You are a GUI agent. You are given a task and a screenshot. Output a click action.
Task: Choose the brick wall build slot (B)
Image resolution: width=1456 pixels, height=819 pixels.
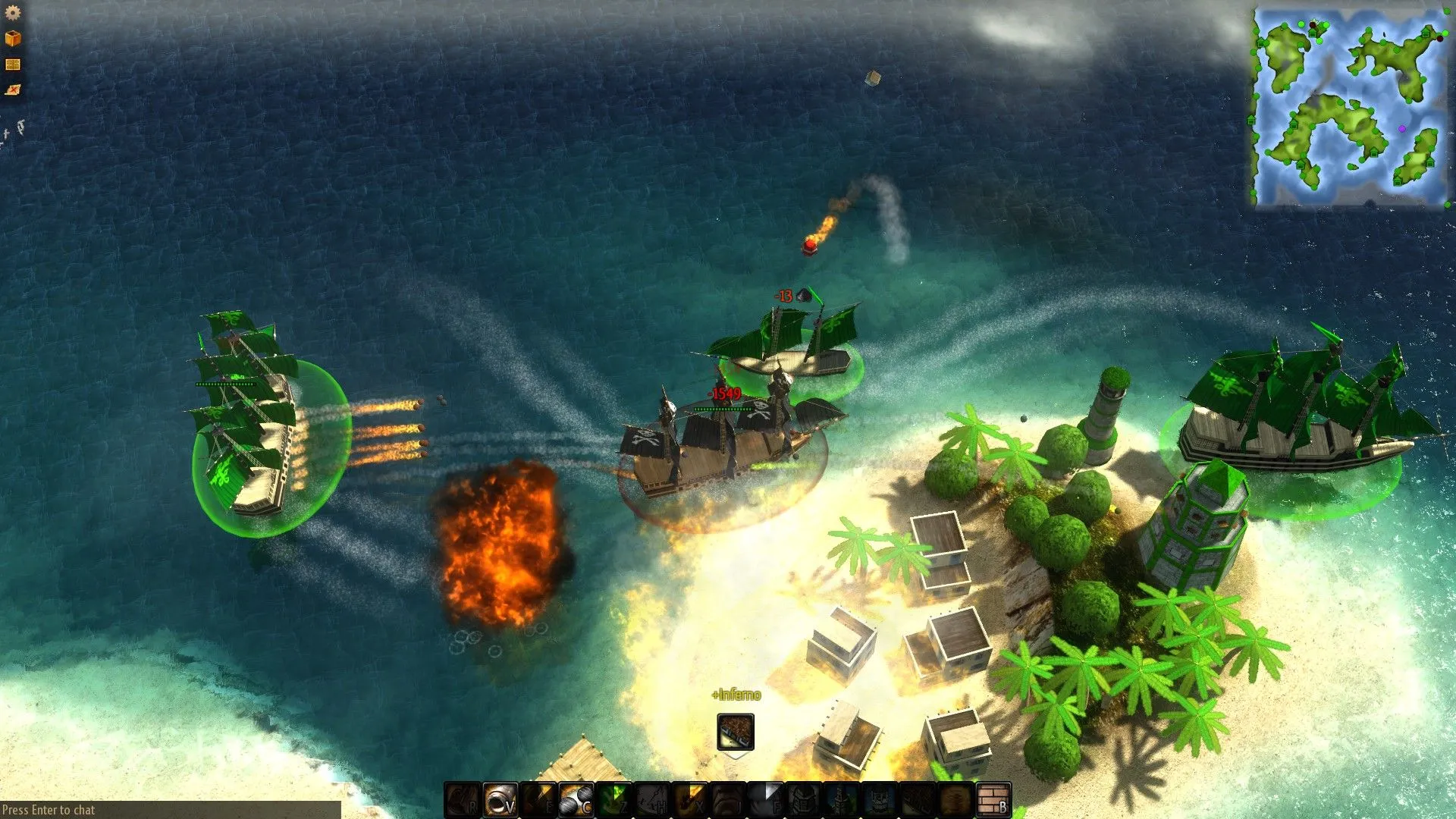pyautogui.click(x=993, y=800)
